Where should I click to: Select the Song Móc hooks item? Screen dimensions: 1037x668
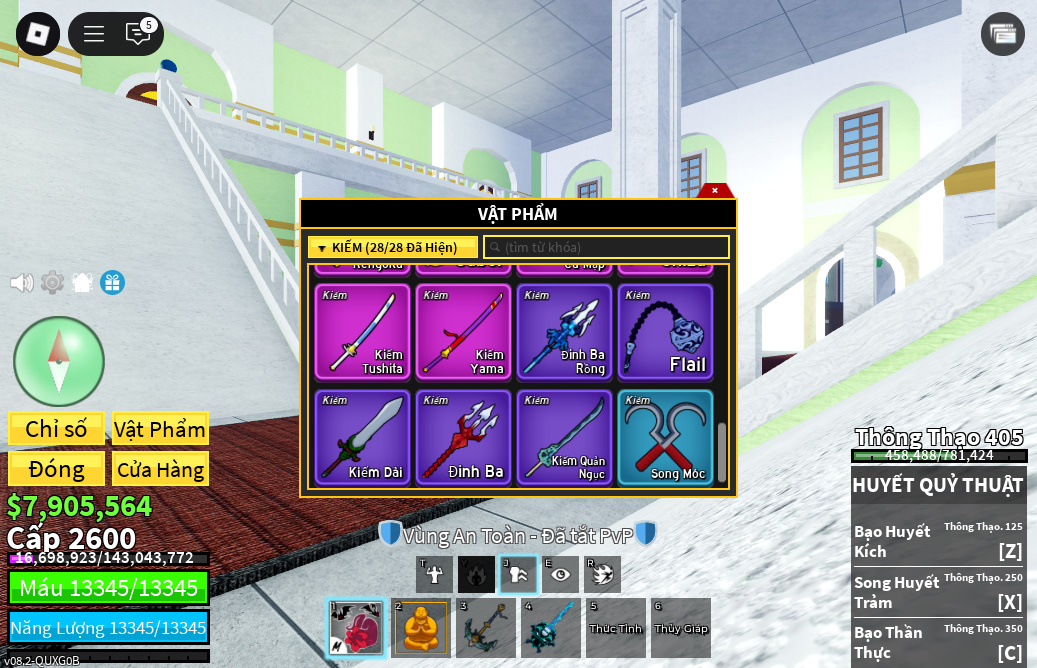click(665, 437)
